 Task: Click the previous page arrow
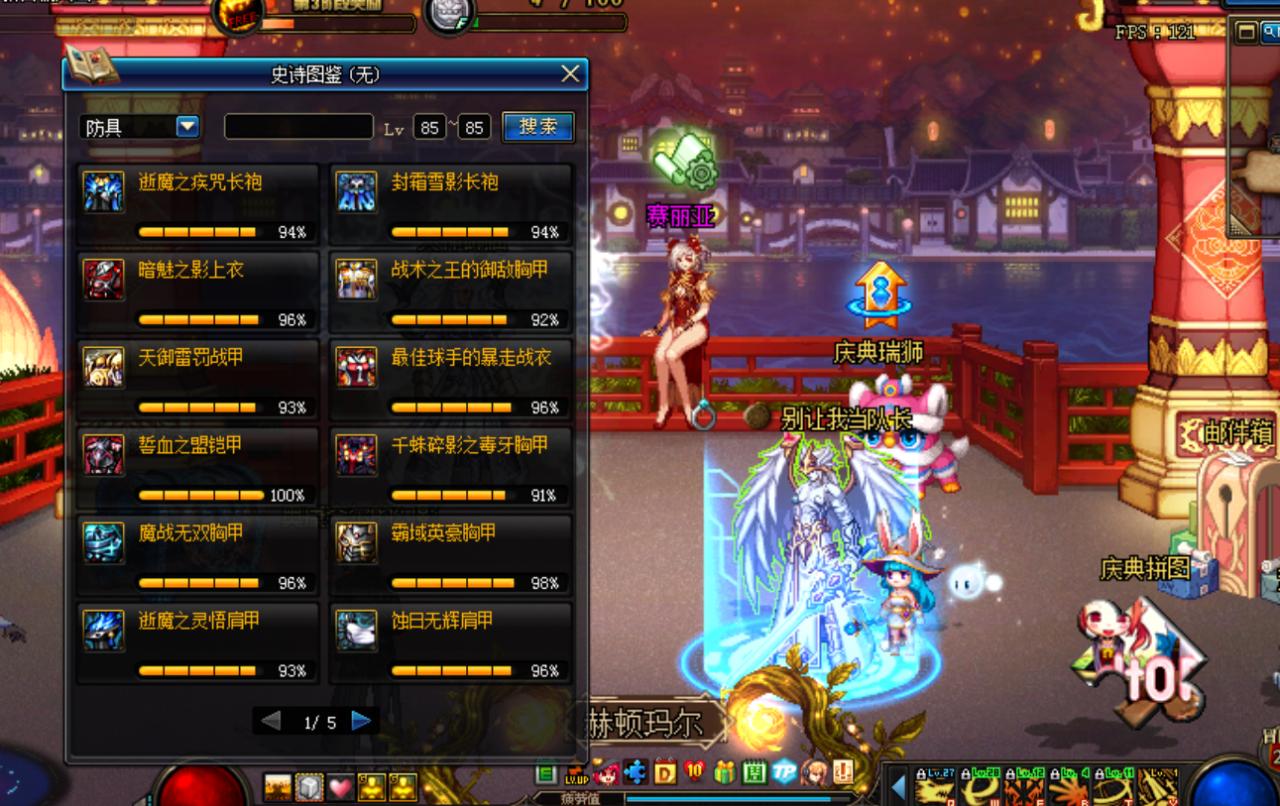[x=270, y=719]
